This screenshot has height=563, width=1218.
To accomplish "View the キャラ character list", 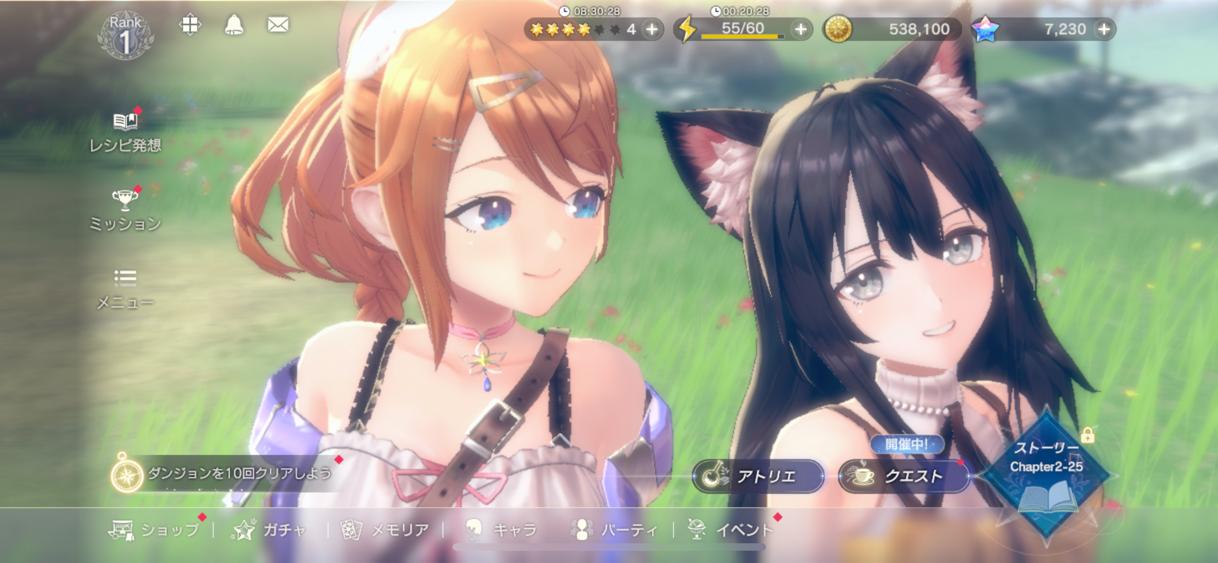I will tap(501, 530).
